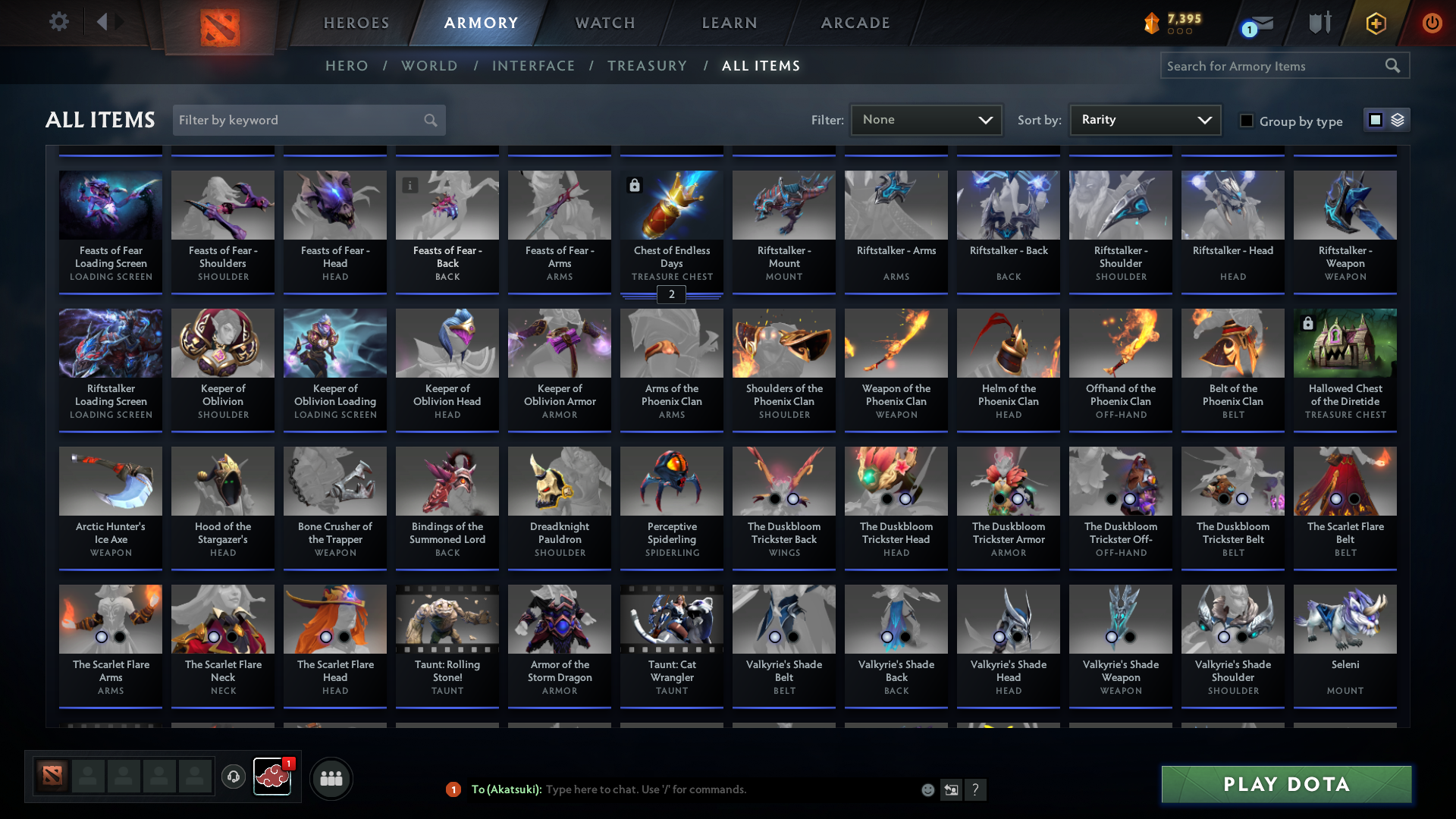Switch to the WATCH tab
The image size is (1456, 819).
[604, 23]
